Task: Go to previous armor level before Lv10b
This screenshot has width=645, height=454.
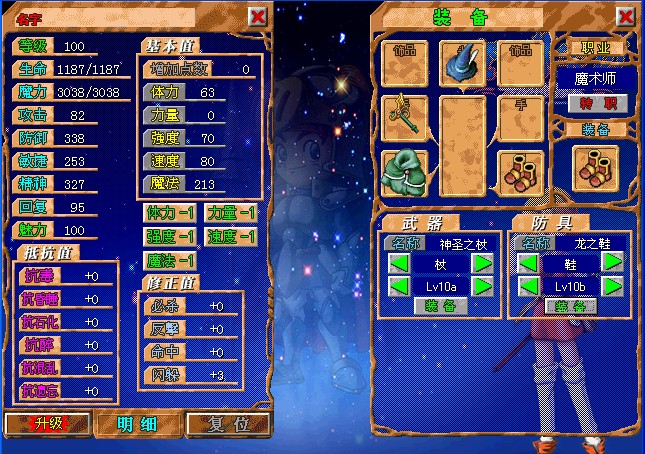Action: point(528,286)
